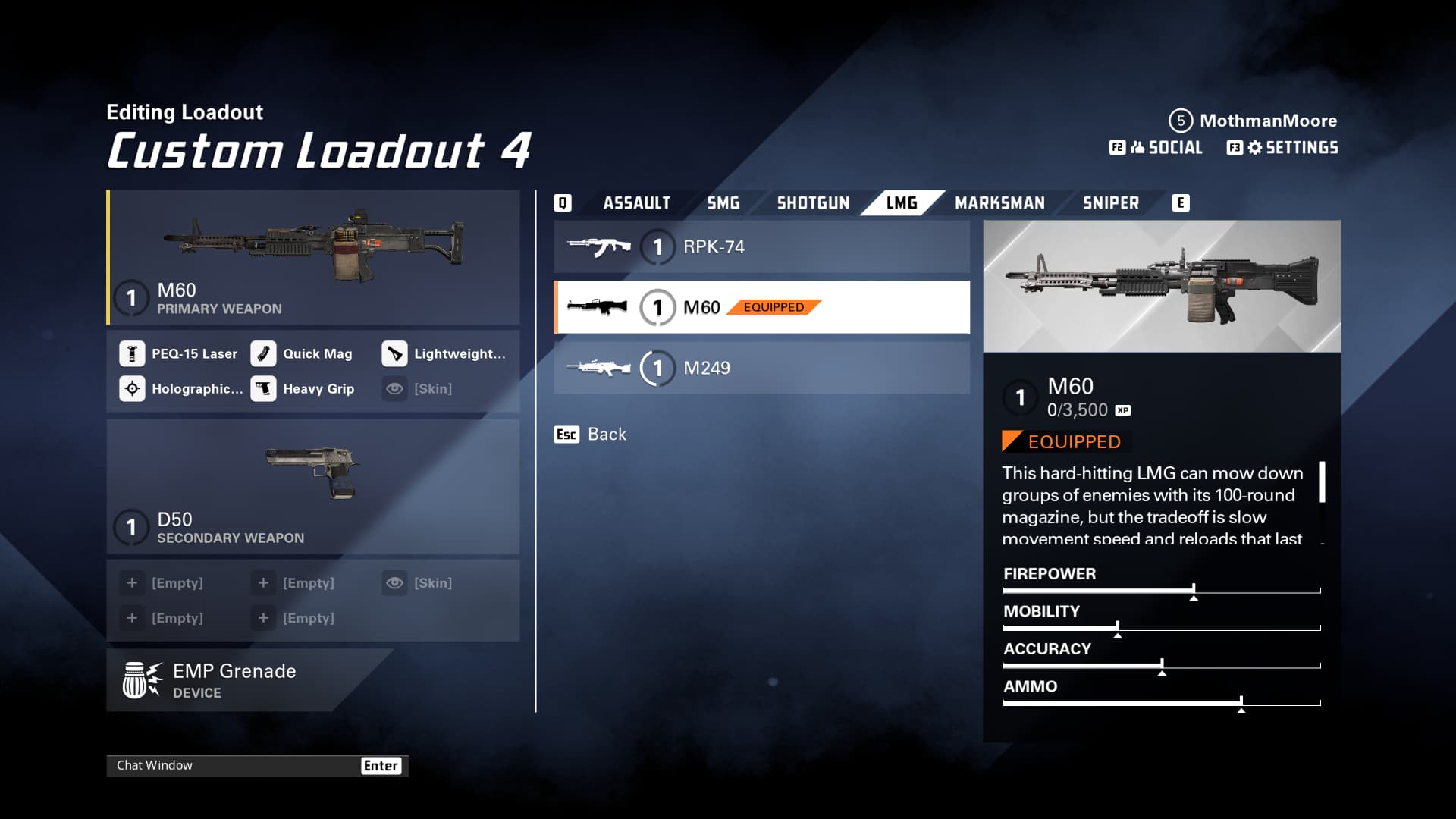This screenshot has height=819, width=1456.
Task: Open the Social menu
Action: point(1156,148)
